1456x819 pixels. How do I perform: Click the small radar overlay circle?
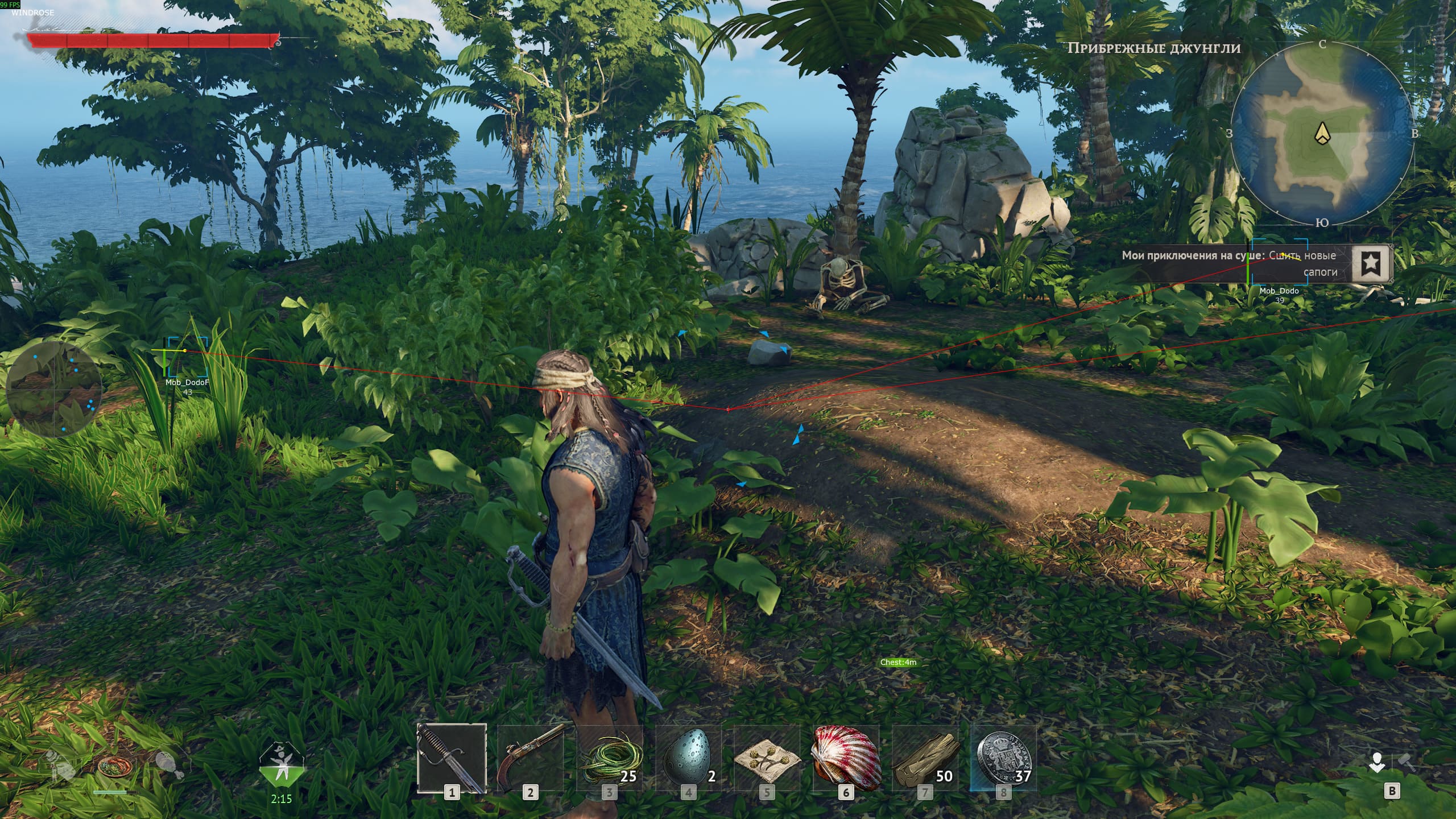pos(55,390)
